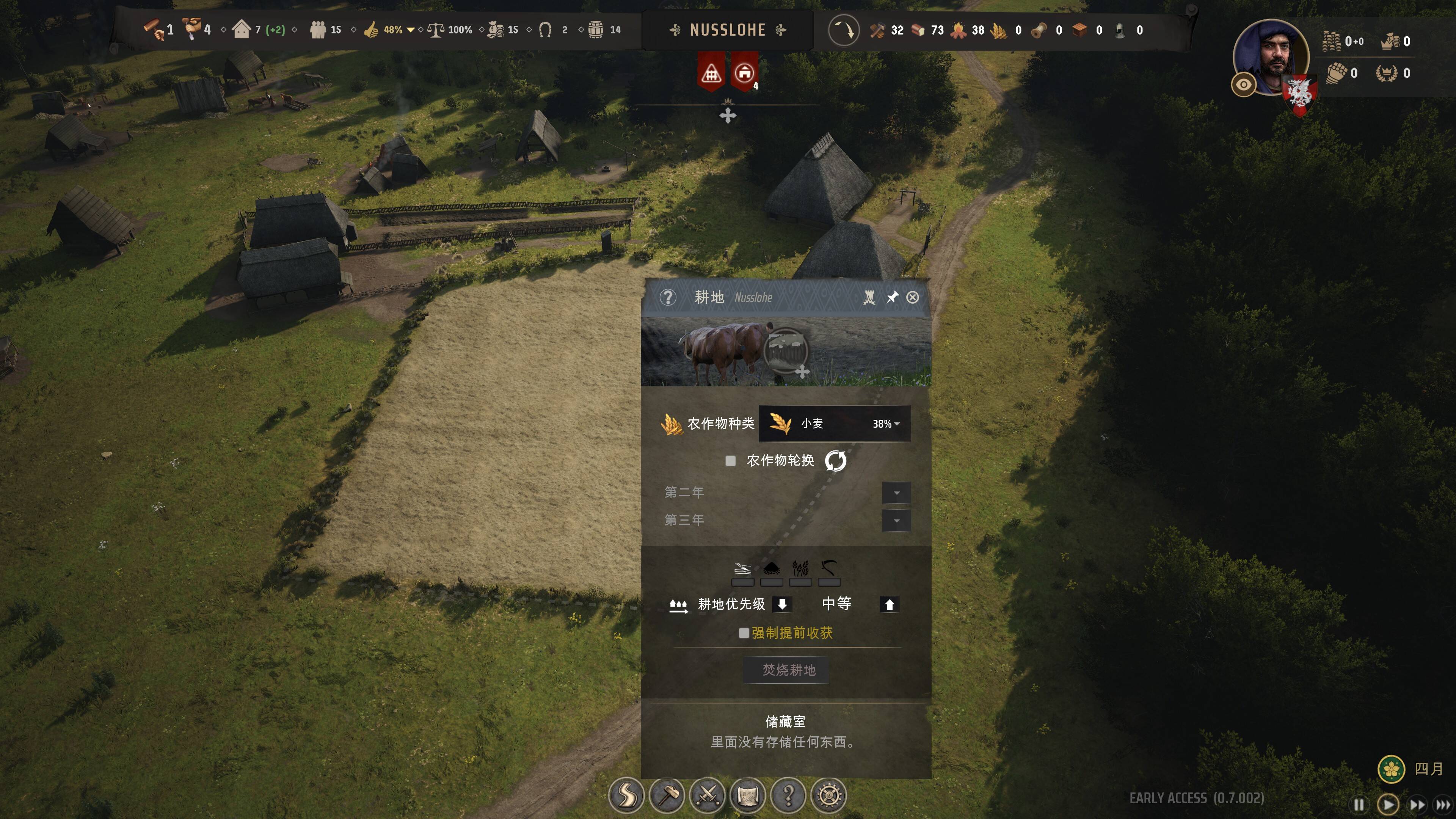
Task: Enable 强制提前收获 forced early harvest
Action: tap(744, 633)
